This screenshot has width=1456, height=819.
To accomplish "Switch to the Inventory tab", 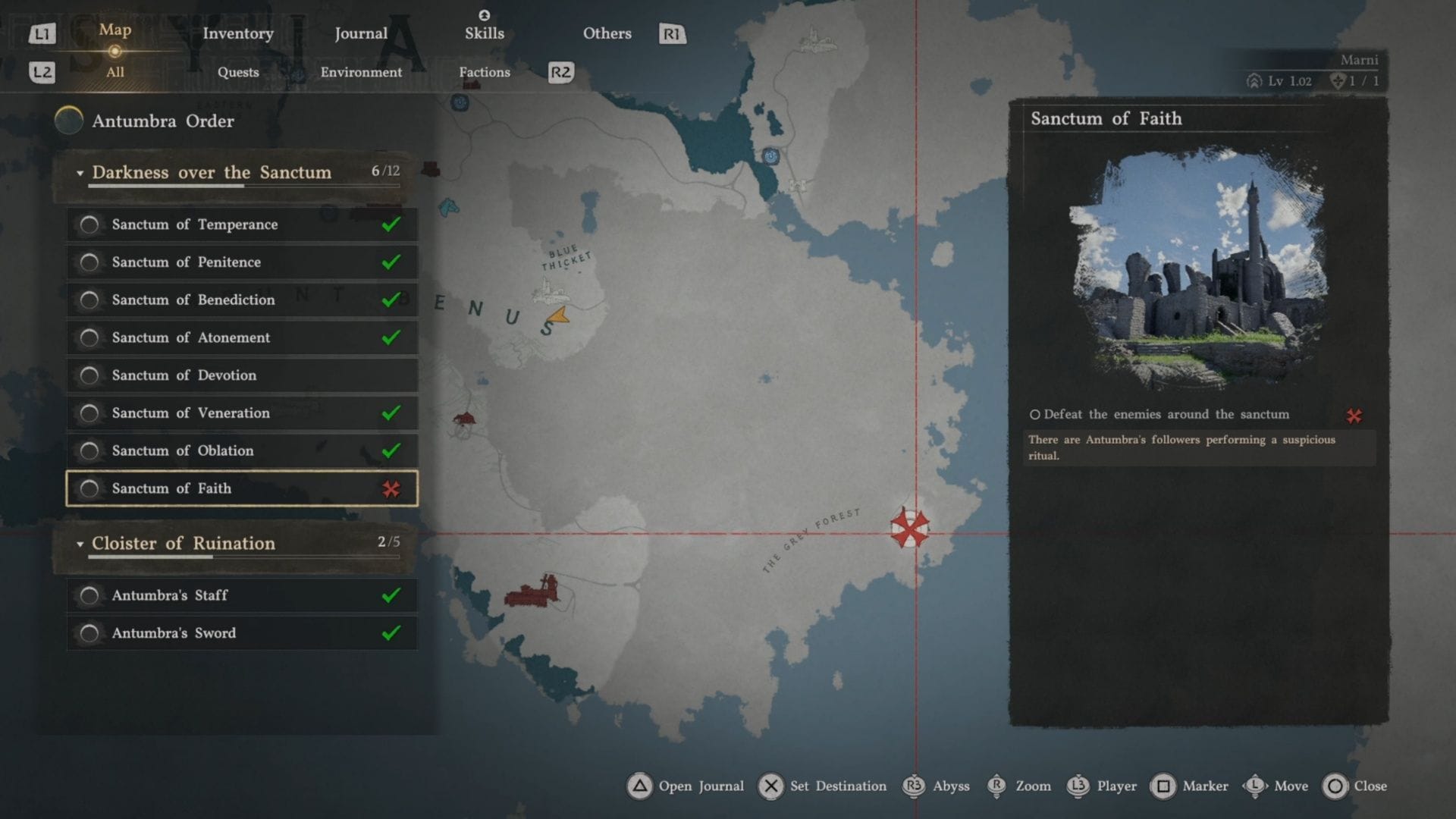I will click(x=237, y=33).
